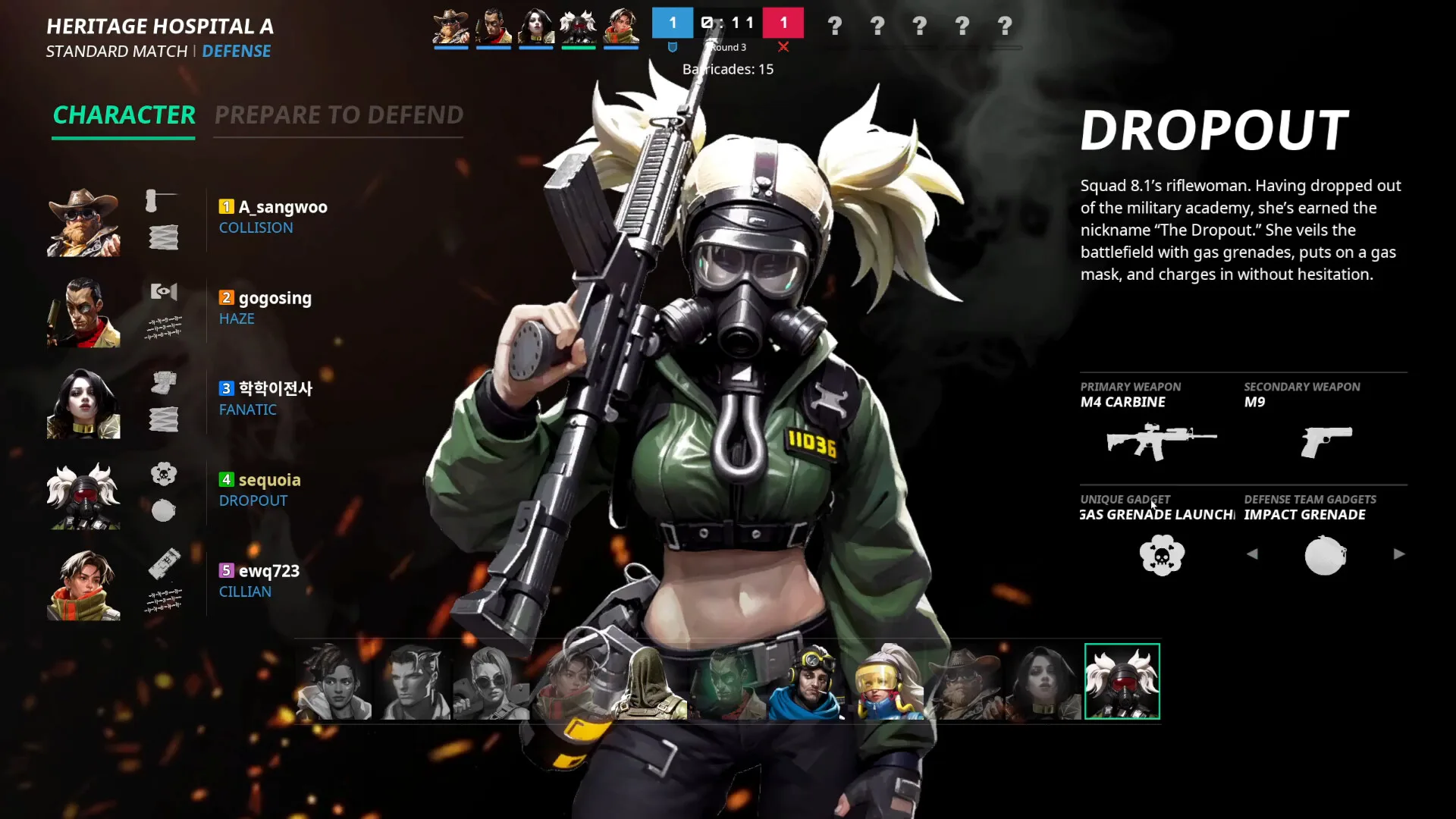Click the left arrow to cycle defense gadgets
The width and height of the screenshot is (1456, 819).
(x=1253, y=554)
